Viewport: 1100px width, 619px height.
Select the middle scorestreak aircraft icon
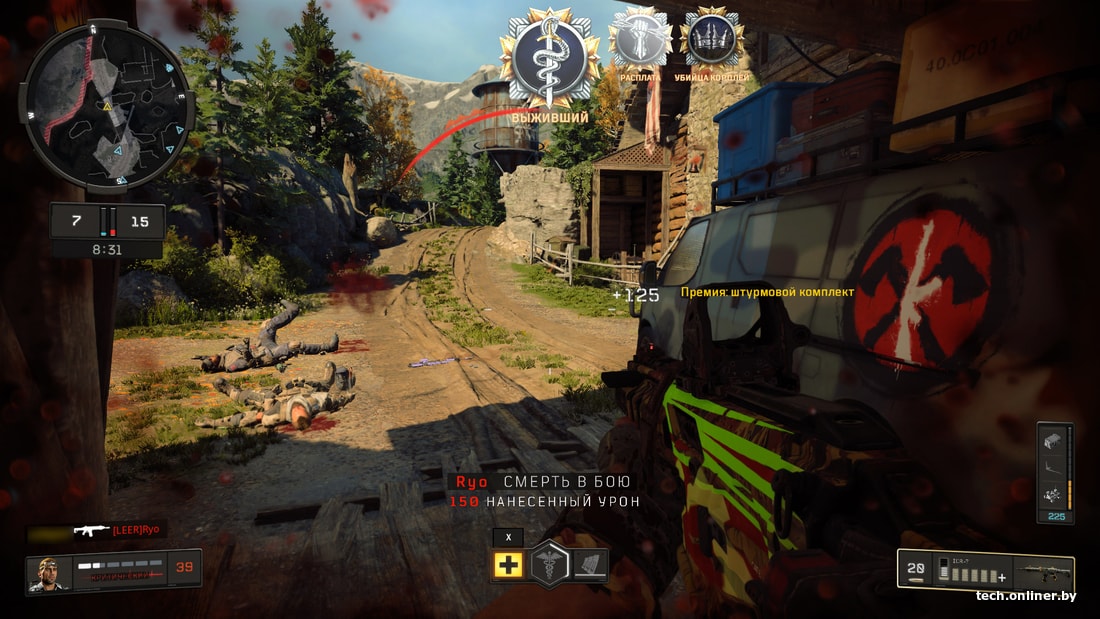1053,466
